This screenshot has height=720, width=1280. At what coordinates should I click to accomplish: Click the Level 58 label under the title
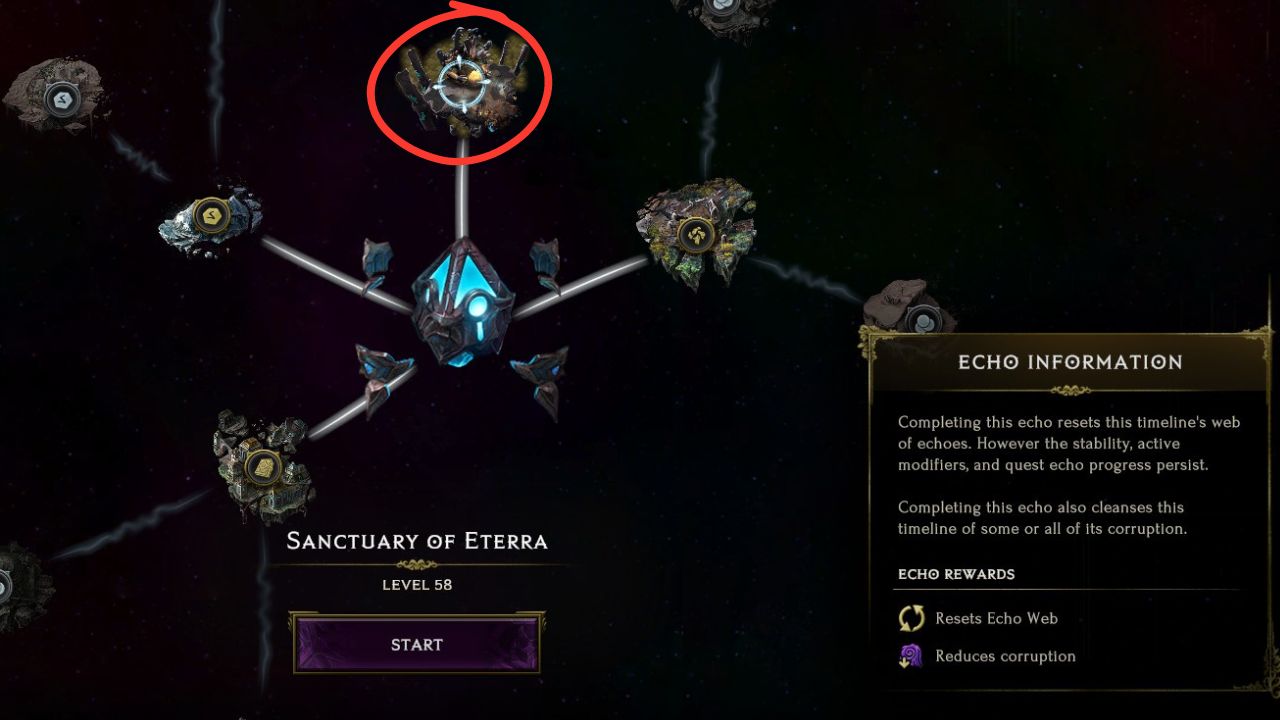[x=417, y=584]
